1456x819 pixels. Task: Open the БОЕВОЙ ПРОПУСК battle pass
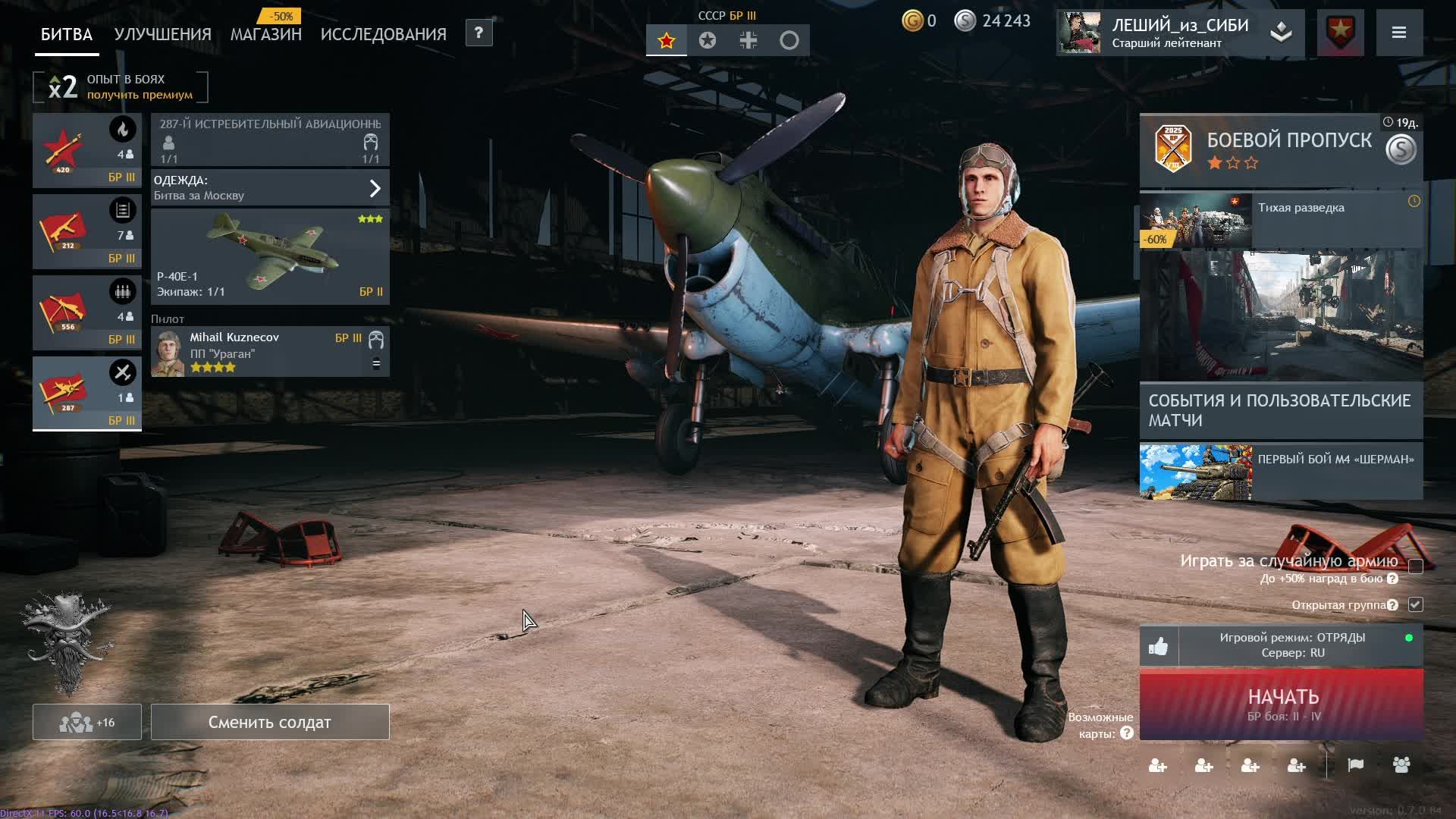point(1281,149)
